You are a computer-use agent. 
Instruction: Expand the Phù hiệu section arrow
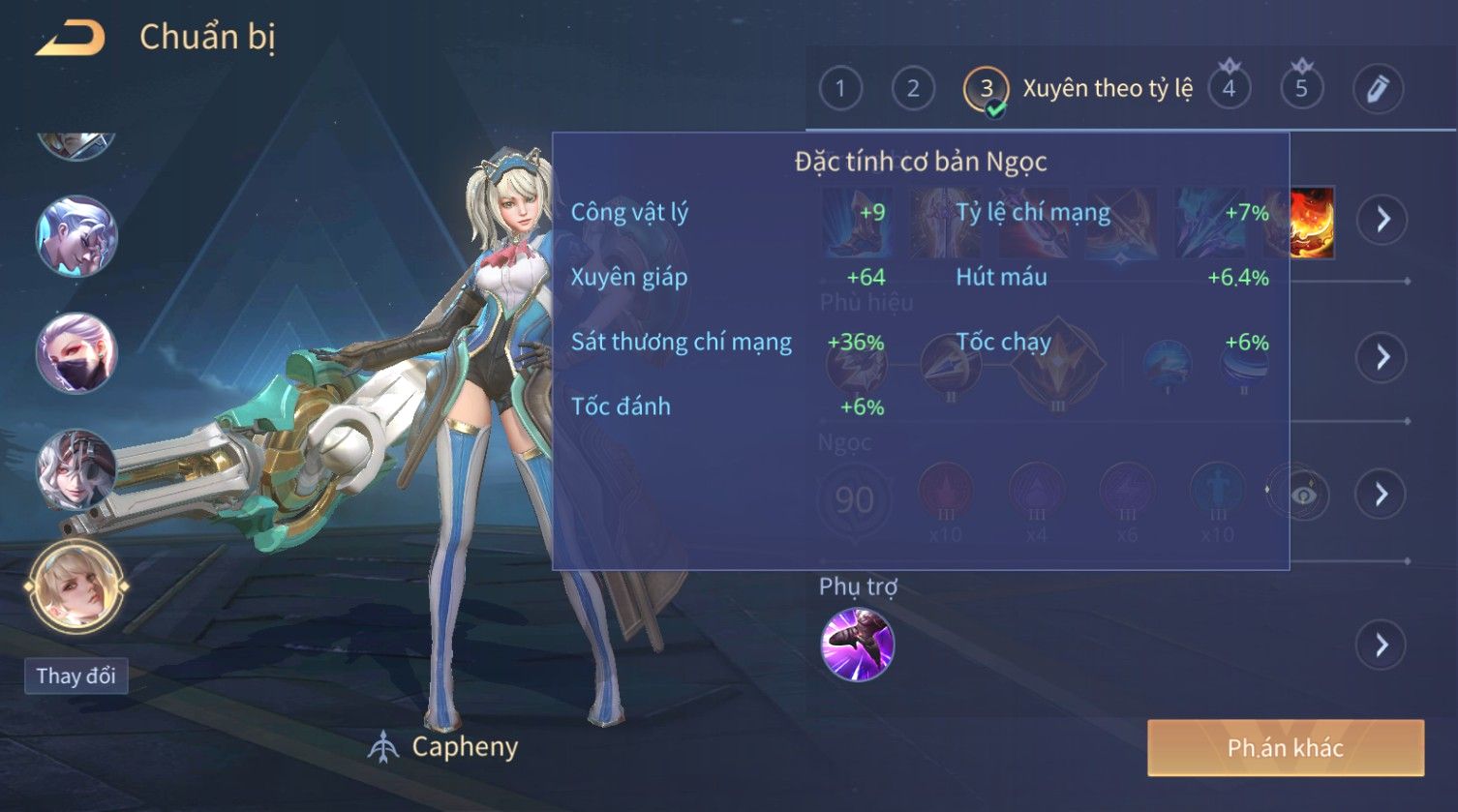(1382, 357)
